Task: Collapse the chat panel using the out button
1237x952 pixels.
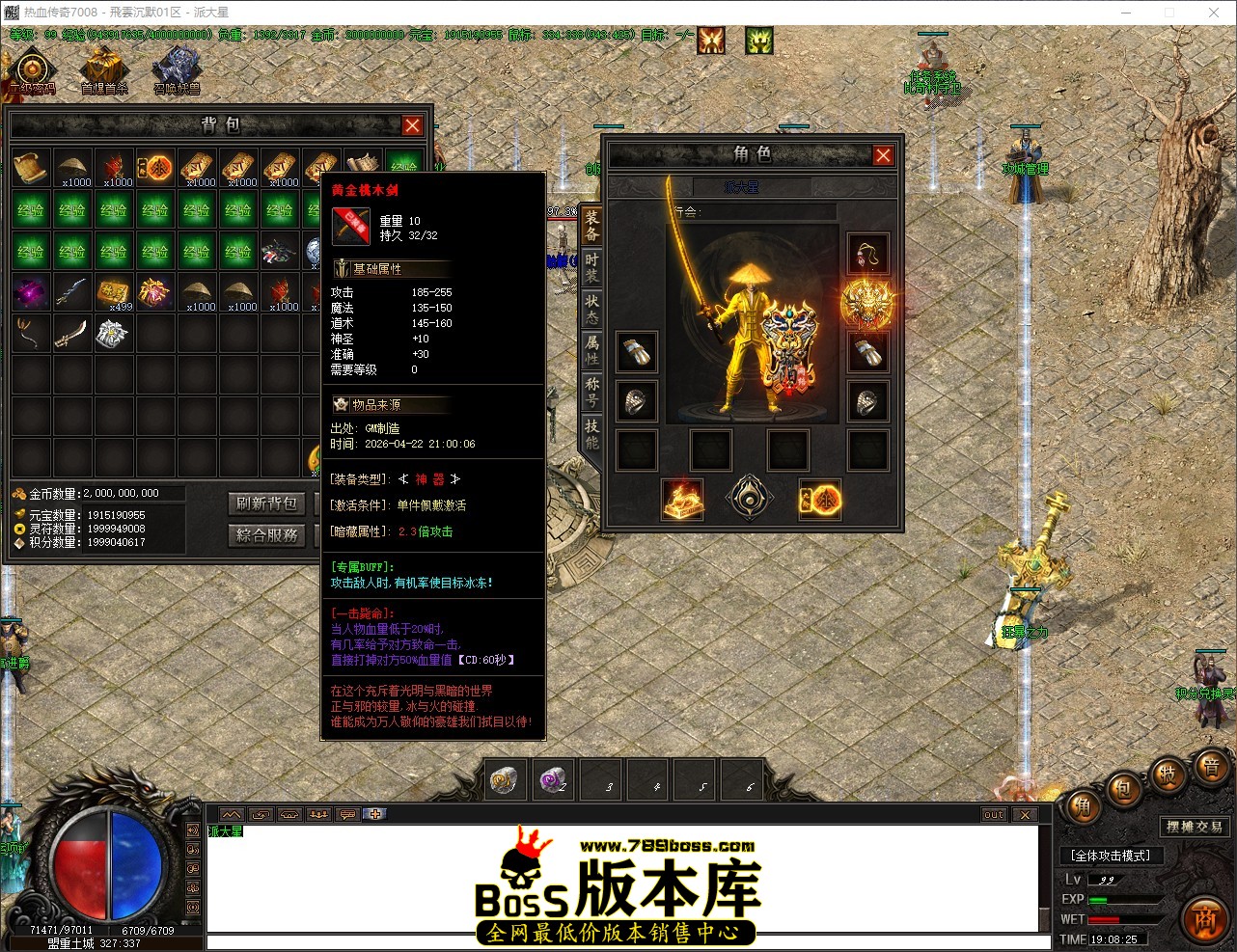Action: tap(993, 814)
